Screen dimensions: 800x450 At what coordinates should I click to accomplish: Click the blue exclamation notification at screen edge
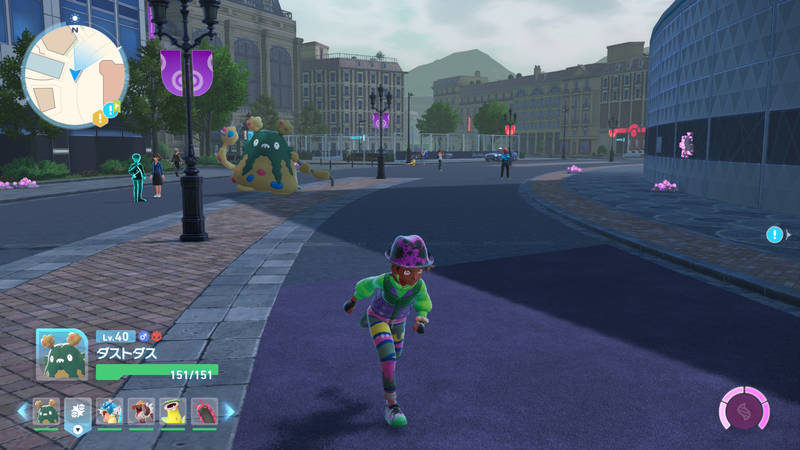click(774, 234)
